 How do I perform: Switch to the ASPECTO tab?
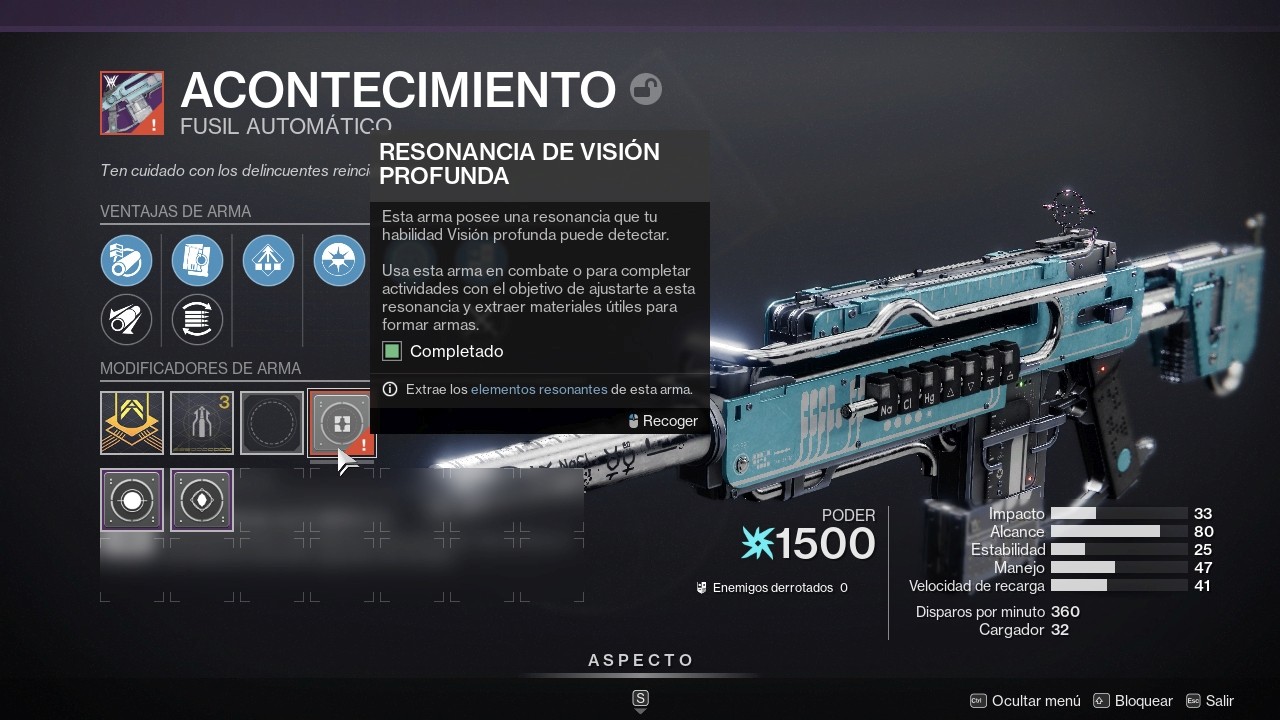click(x=640, y=660)
